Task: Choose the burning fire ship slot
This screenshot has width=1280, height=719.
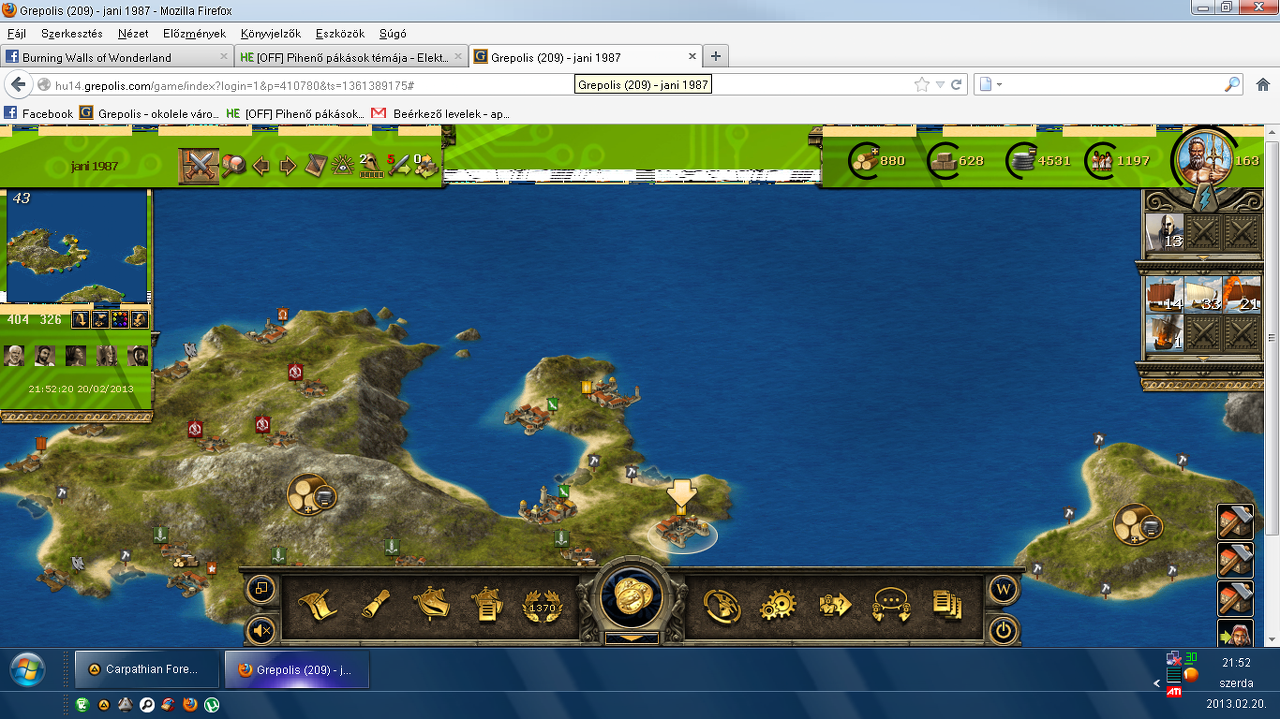Action: [1241, 294]
